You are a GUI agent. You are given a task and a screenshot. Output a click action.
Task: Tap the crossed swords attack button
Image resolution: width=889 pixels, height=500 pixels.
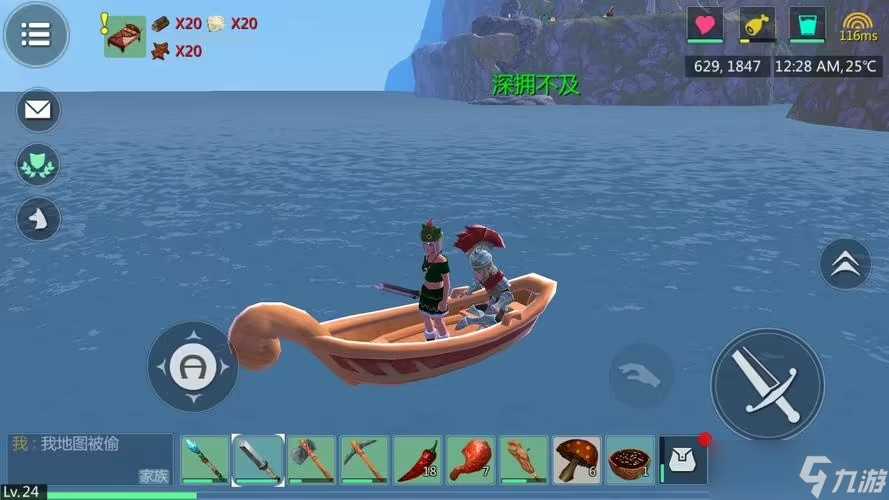coord(767,384)
